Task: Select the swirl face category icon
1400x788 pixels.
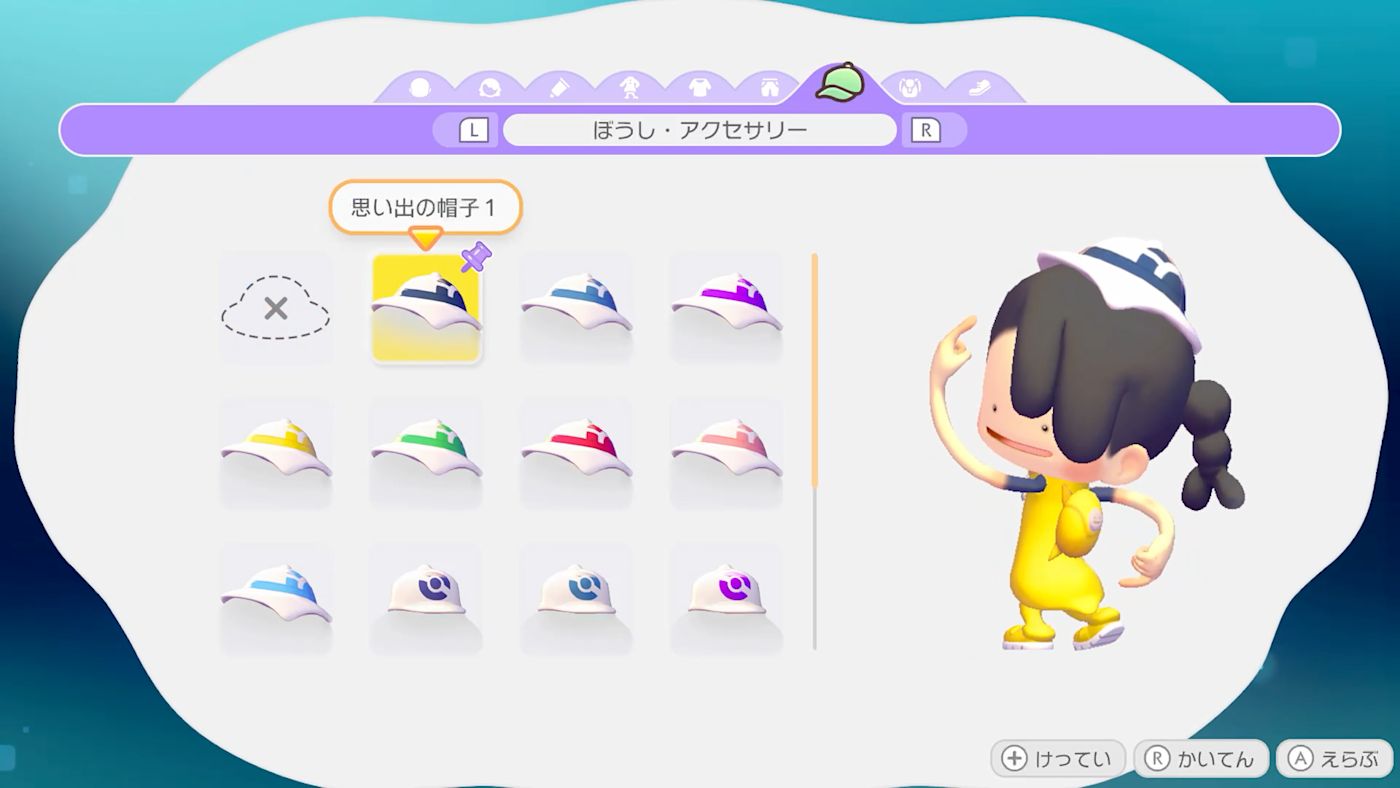Action: tap(490, 86)
